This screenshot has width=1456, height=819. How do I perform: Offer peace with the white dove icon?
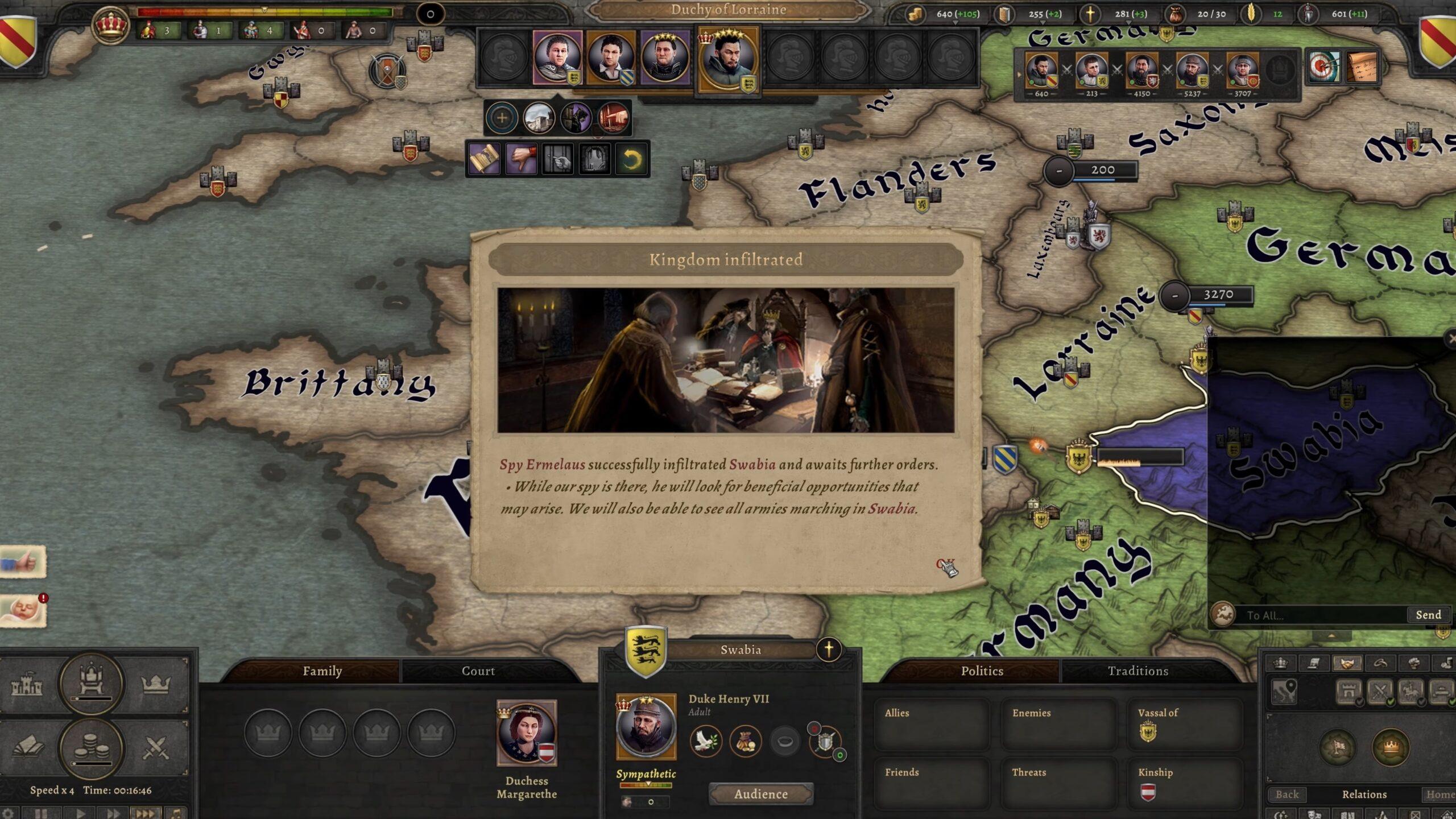click(706, 741)
